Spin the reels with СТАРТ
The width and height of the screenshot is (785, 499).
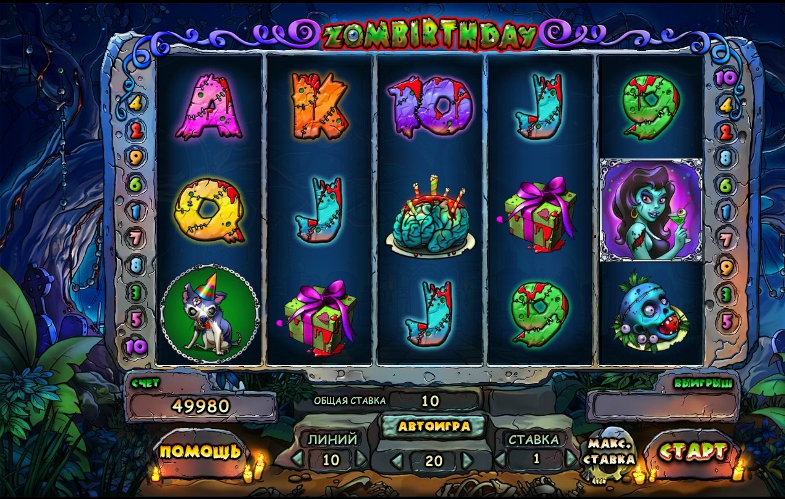tap(692, 451)
